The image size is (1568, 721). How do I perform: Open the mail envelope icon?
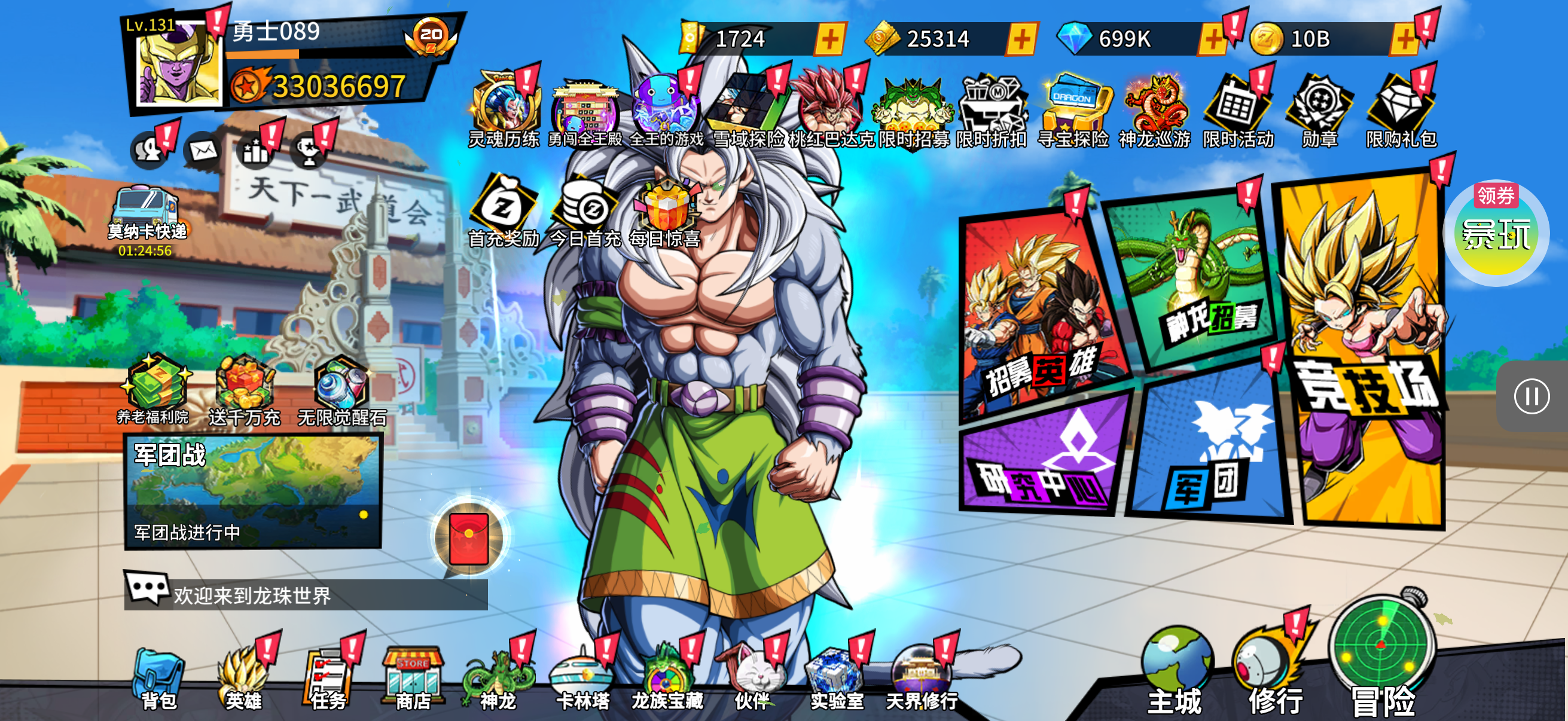click(x=203, y=149)
